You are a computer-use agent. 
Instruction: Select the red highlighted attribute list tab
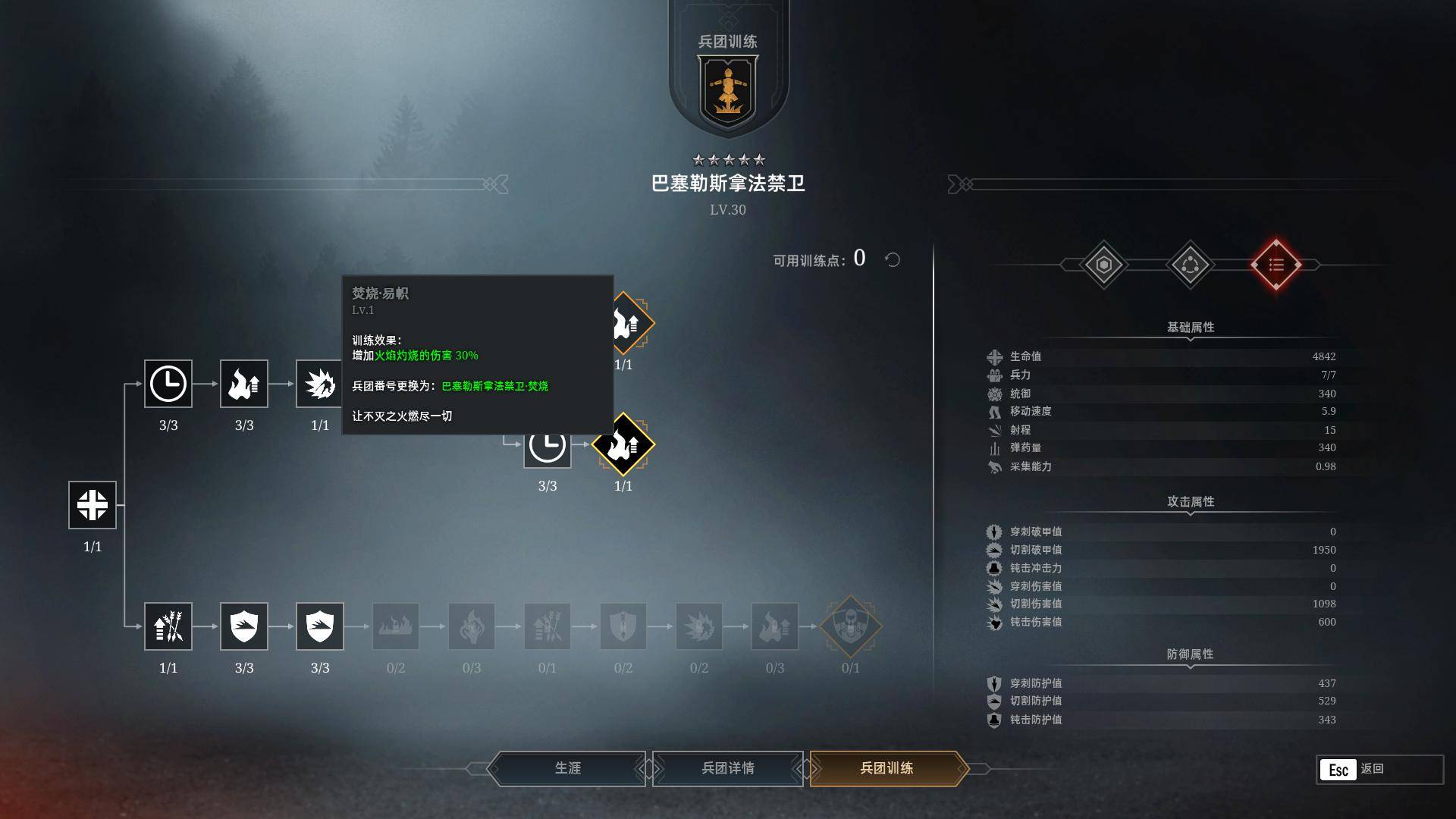pos(1277,265)
